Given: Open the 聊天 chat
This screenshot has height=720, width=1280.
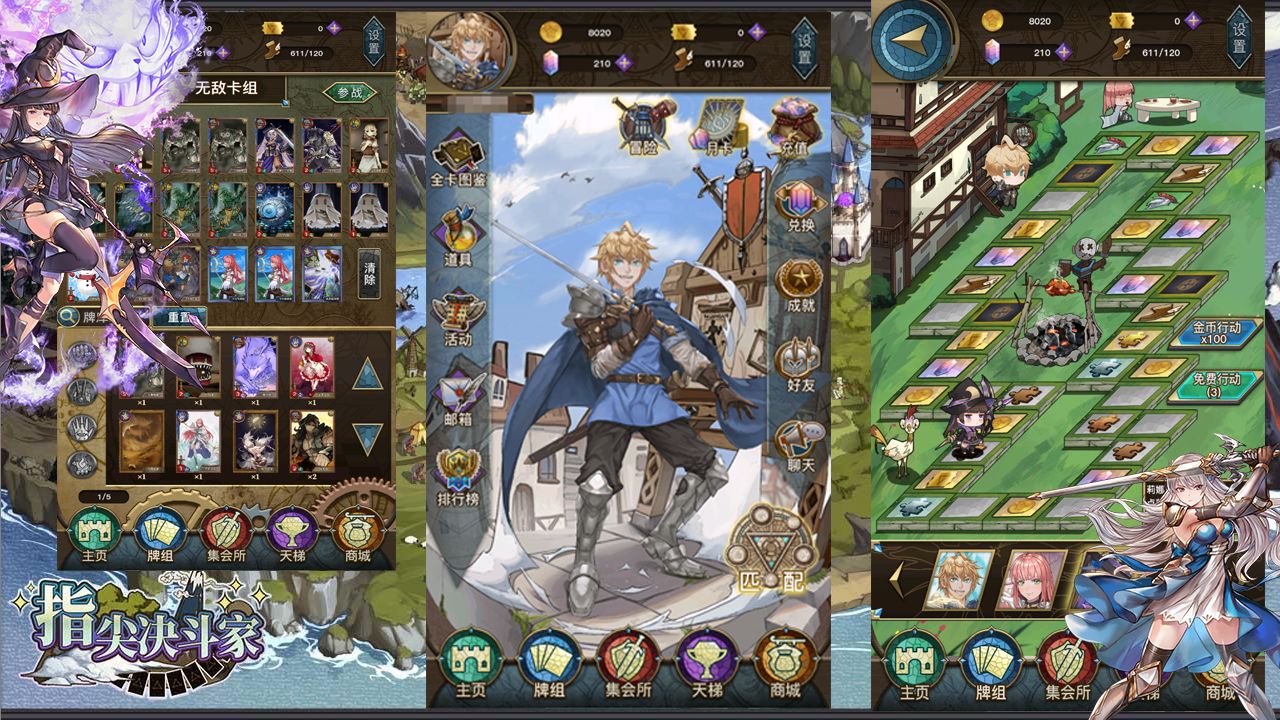Looking at the screenshot, I should [799, 445].
